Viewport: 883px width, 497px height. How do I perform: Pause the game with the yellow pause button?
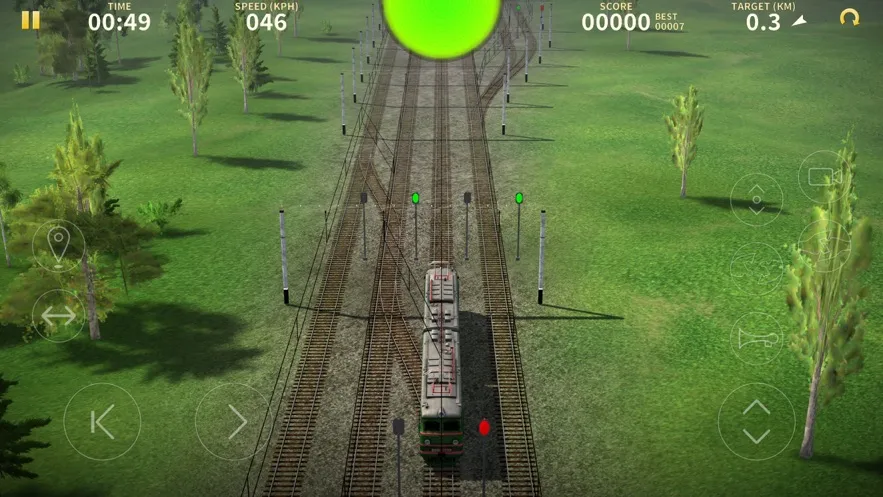pos(31,20)
